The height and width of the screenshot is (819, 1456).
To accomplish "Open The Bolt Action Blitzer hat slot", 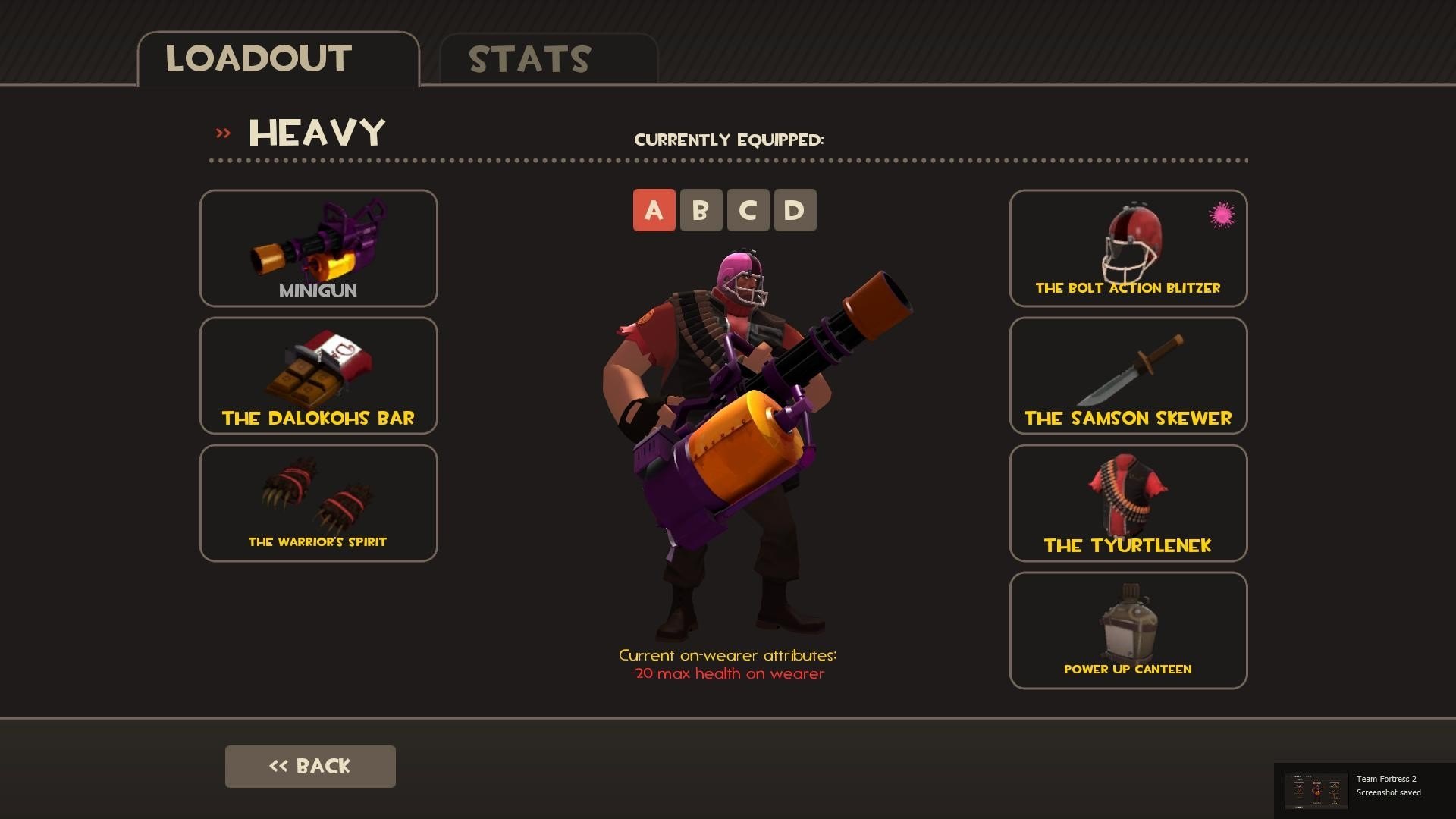I will (x=1128, y=248).
